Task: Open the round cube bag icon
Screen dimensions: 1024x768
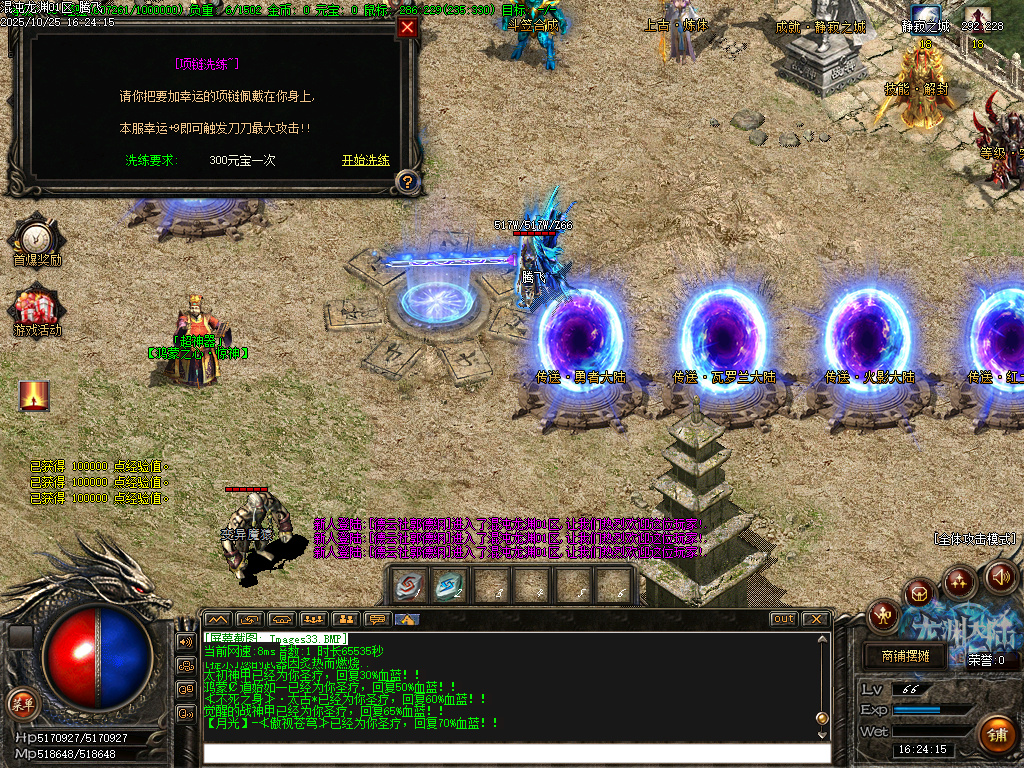Action: (921, 594)
